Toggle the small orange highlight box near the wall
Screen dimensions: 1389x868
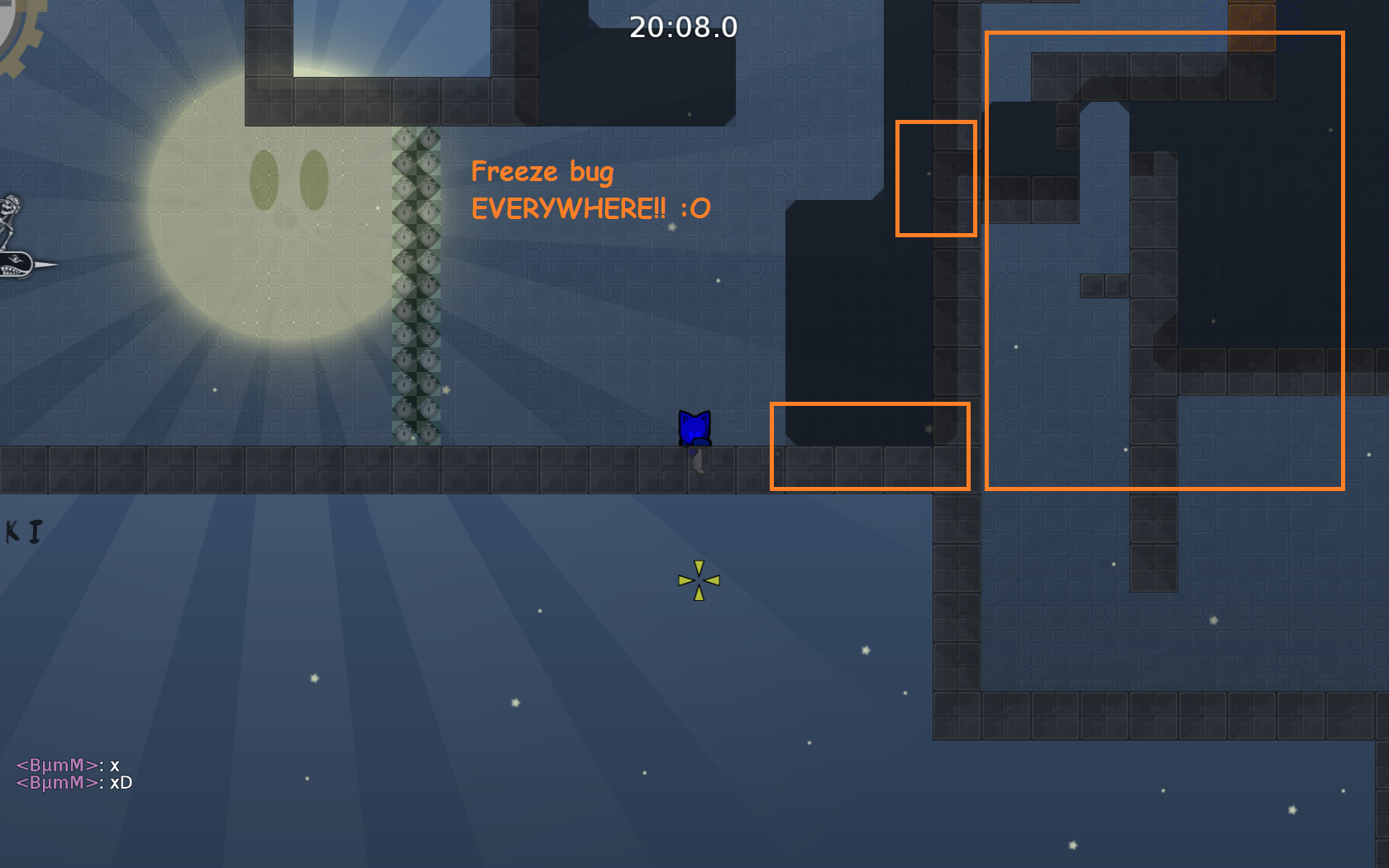[936, 180]
